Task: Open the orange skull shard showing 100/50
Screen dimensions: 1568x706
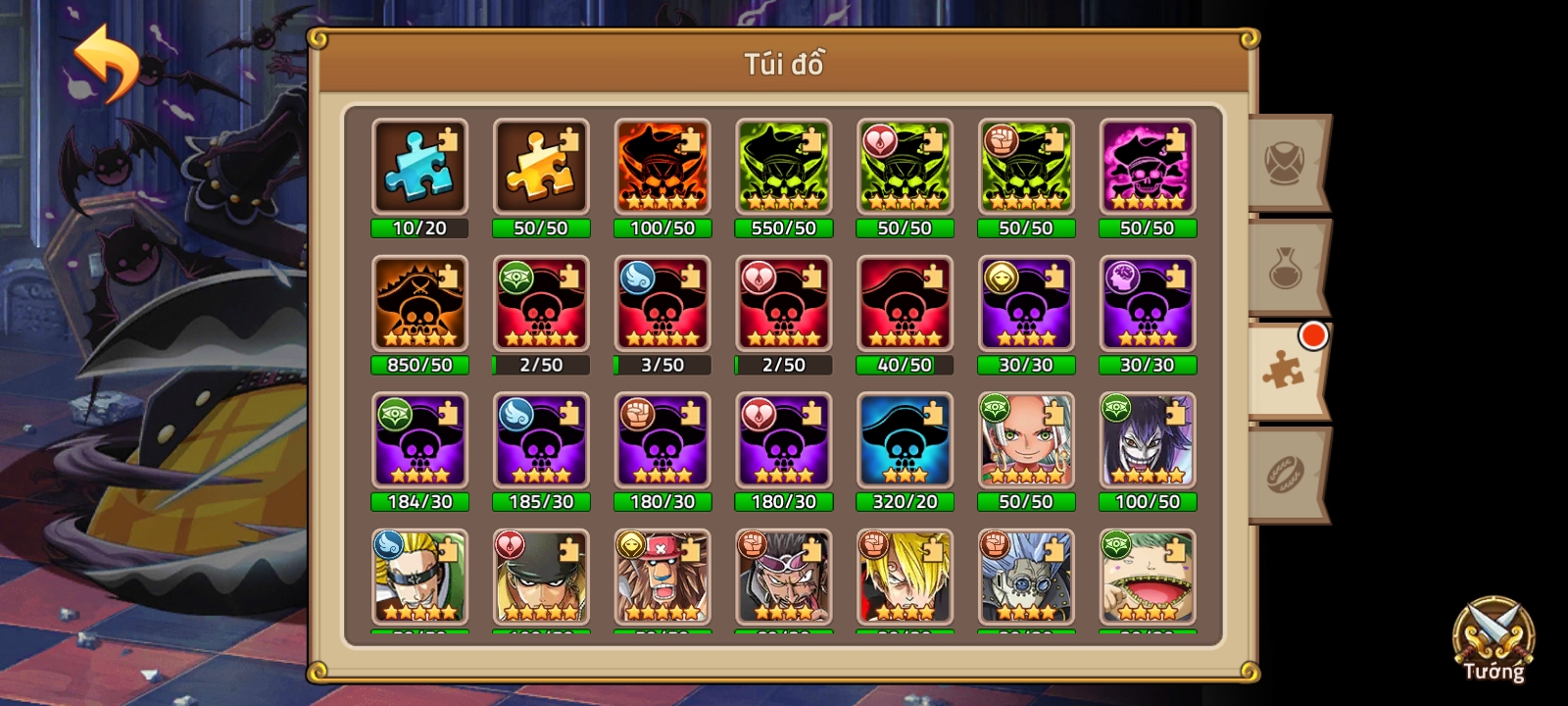Action: click(x=662, y=167)
